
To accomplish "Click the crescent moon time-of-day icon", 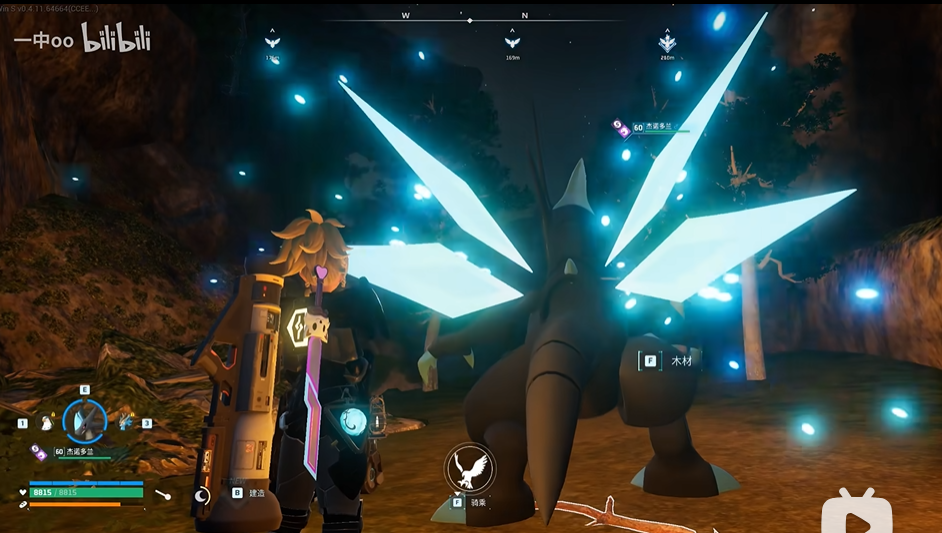I will [x=202, y=494].
